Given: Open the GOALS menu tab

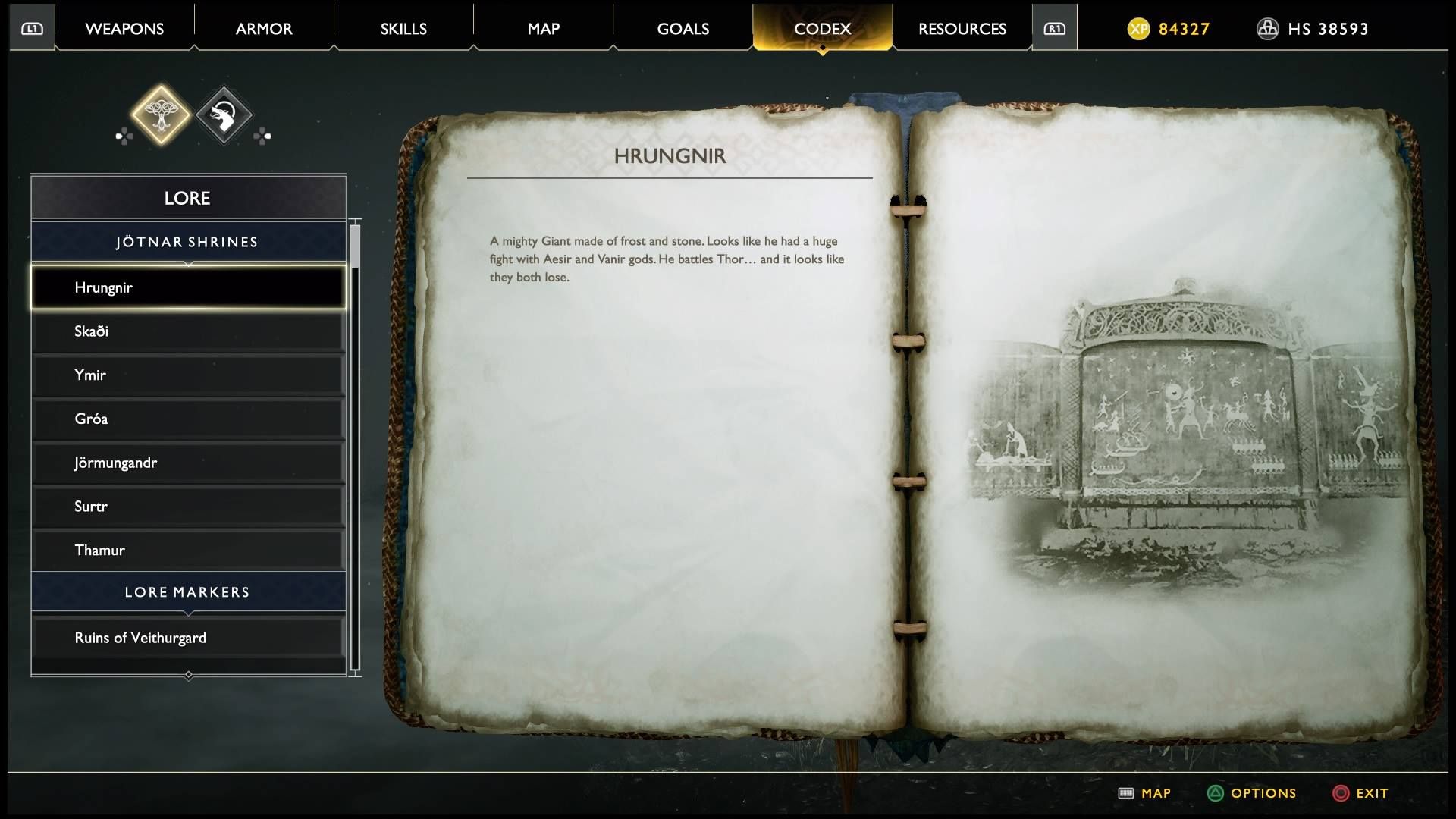Looking at the screenshot, I should pyautogui.click(x=682, y=28).
